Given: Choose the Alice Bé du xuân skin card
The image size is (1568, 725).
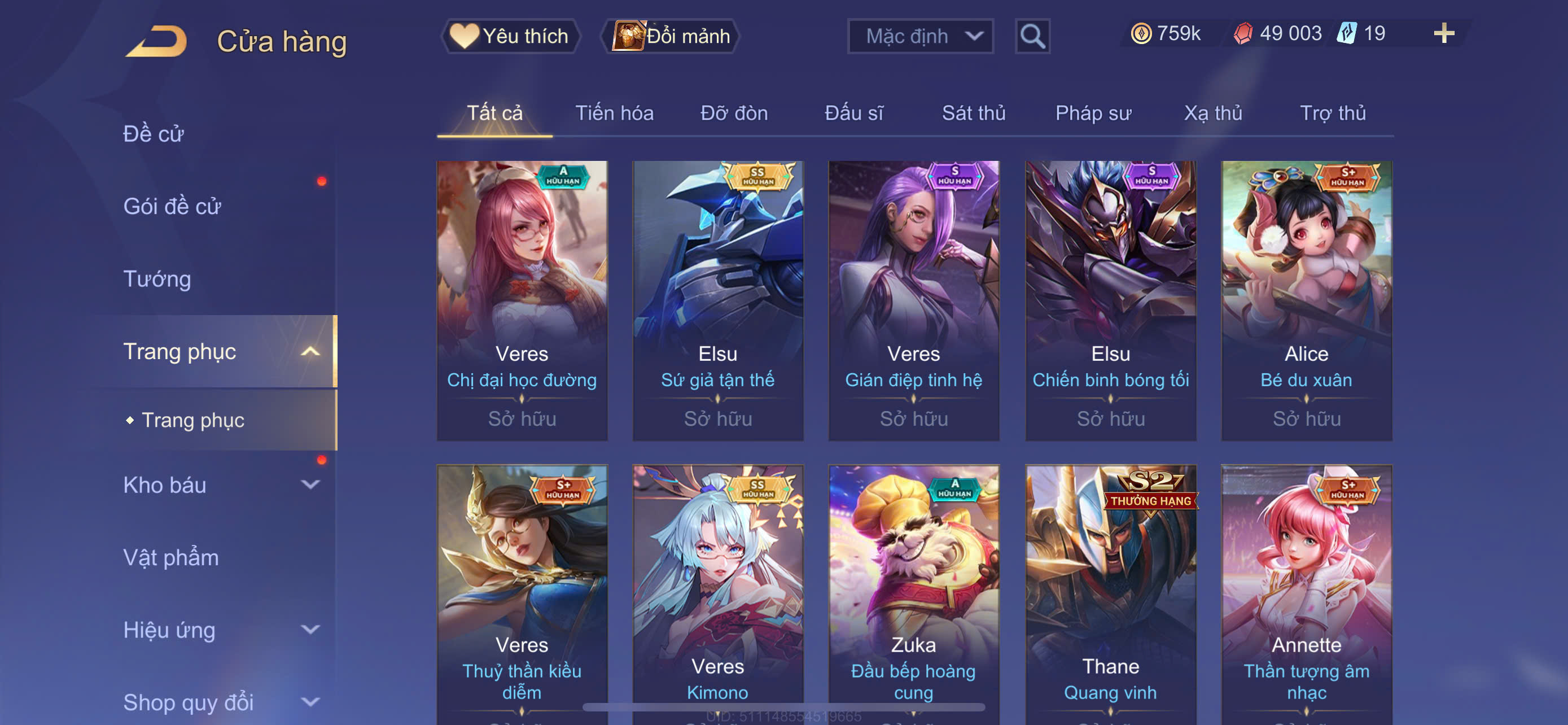Looking at the screenshot, I should pos(1306,299).
